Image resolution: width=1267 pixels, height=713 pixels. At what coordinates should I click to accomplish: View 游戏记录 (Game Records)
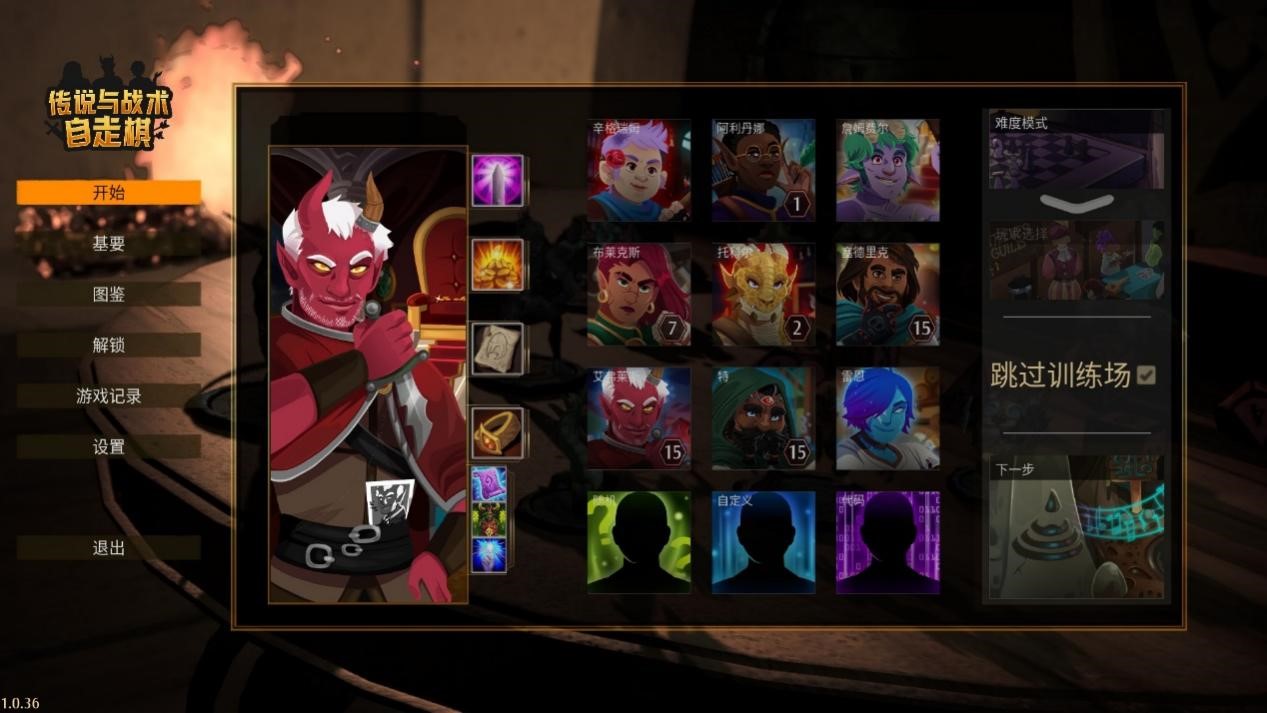108,397
